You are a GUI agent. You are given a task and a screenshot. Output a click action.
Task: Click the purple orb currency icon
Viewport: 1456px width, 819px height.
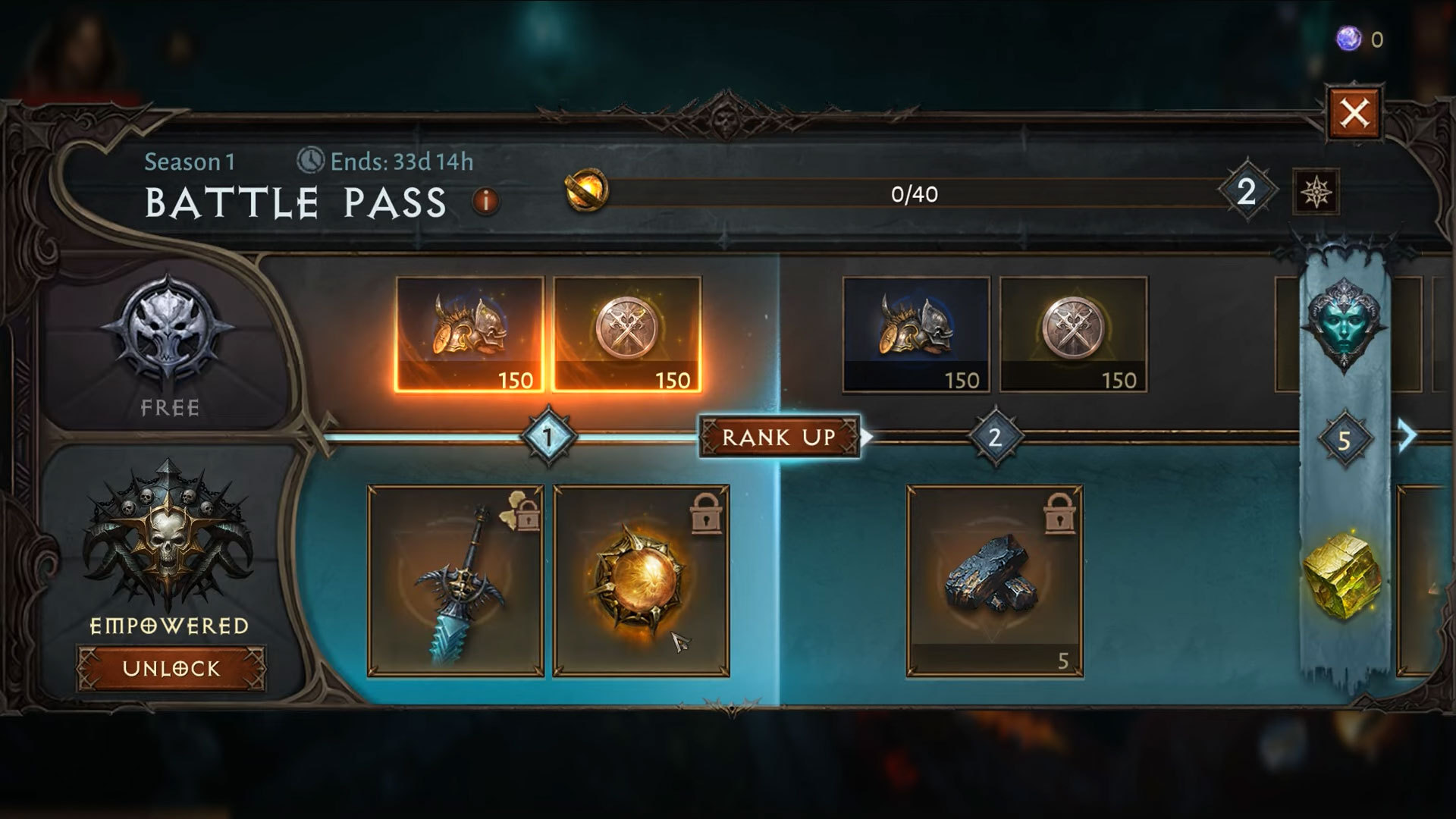1348,39
